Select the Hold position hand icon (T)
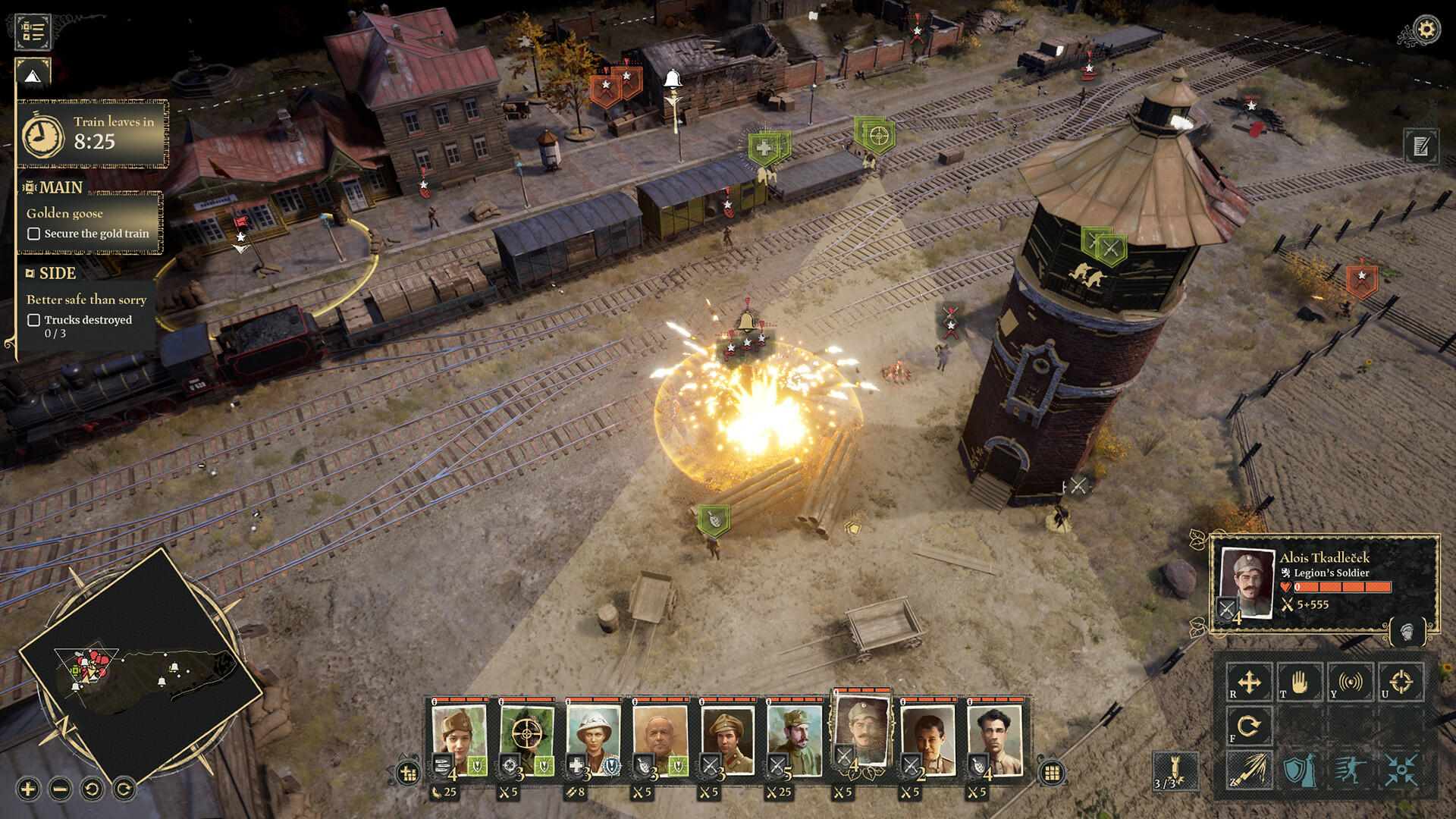Viewport: 1456px width, 819px height. pos(1300,682)
